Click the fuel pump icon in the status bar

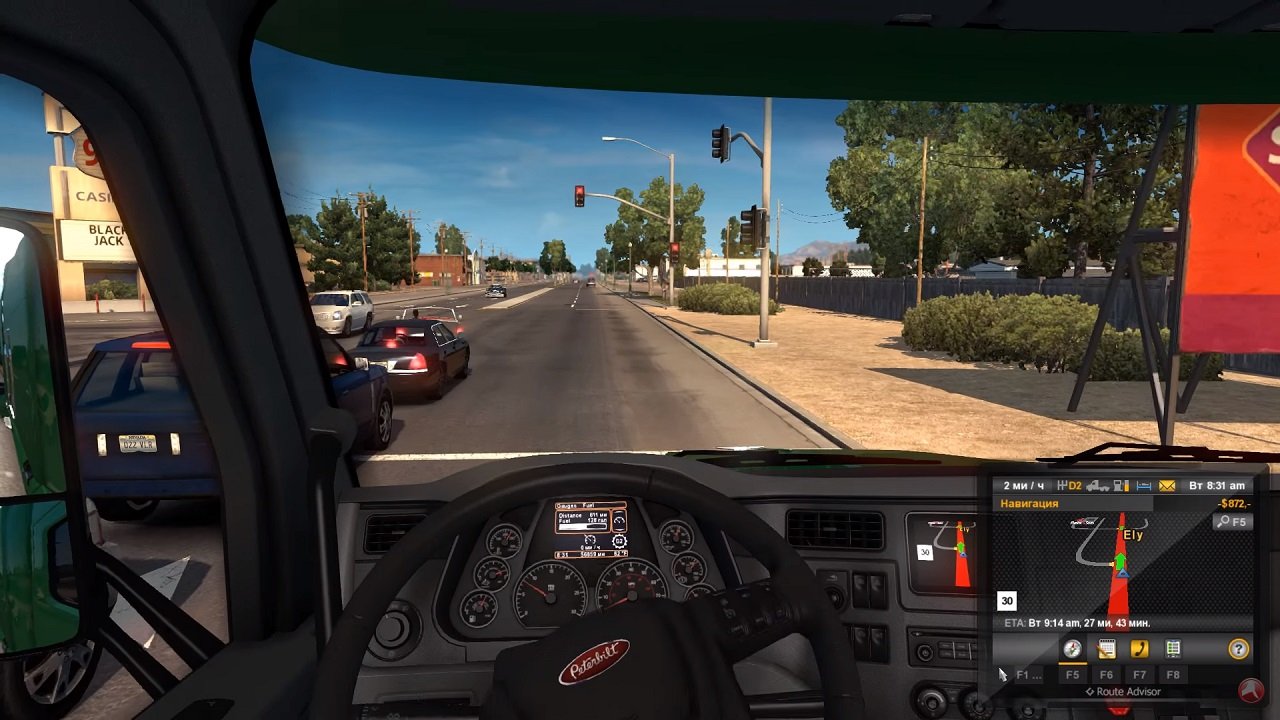pyautogui.click(x=1119, y=486)
